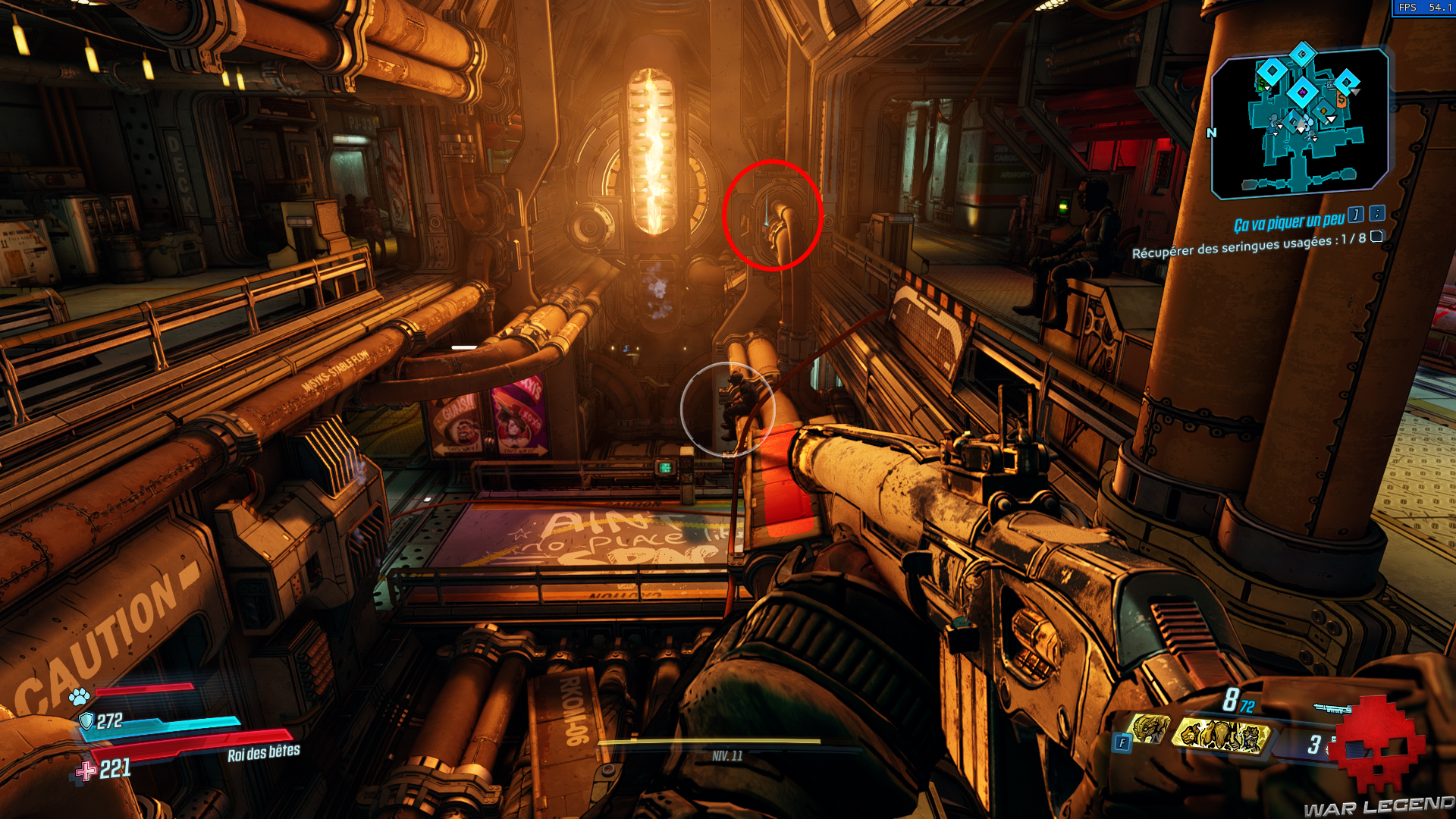
Task: Click the rifle silhouette above the ammo counter
Action: pyautogui.click(x=1332, y=708)
